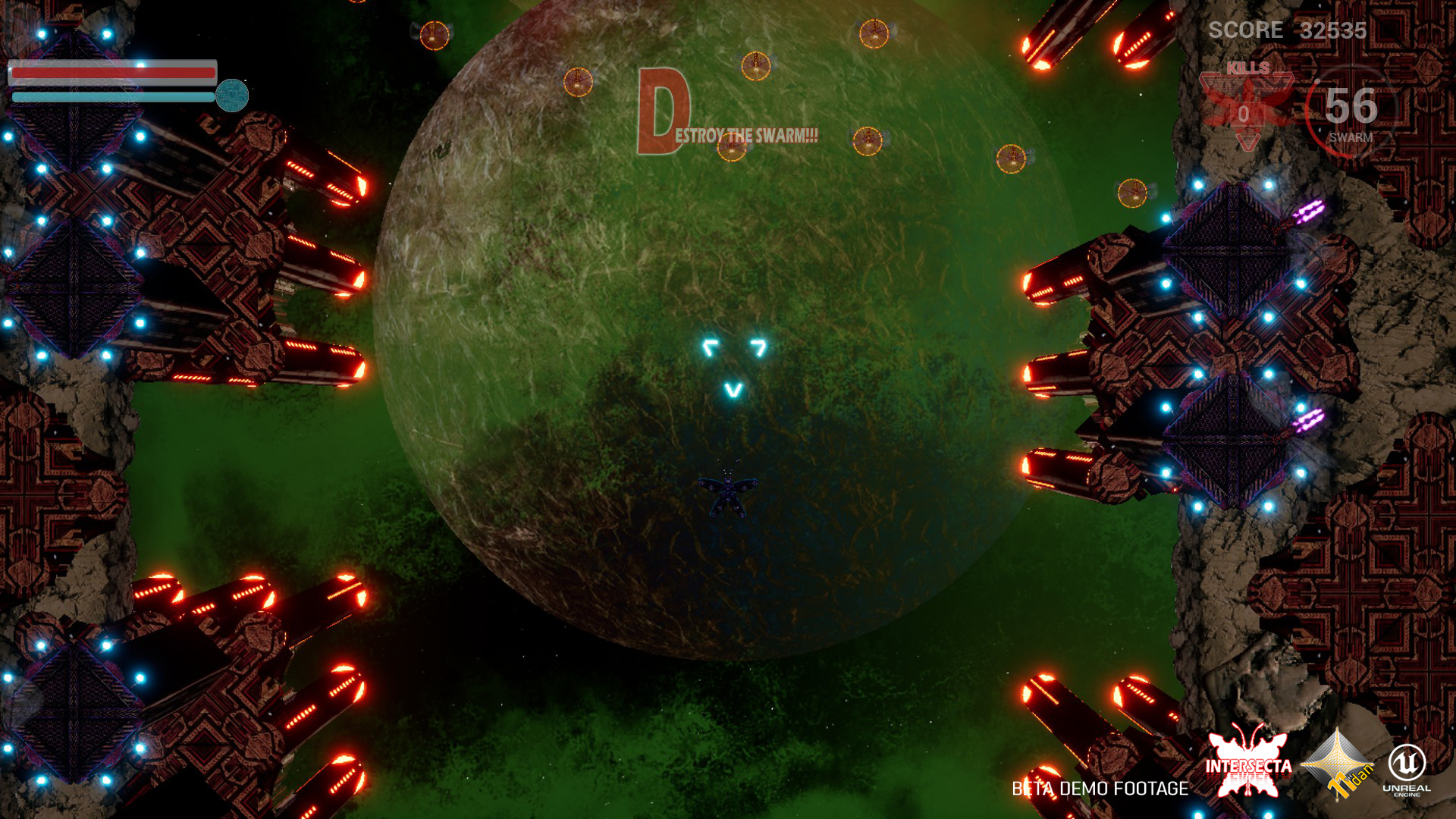Screen dimensions: 1456x819
Task: Click the Unreal Engine logo
Action: tap(1407, 768)
